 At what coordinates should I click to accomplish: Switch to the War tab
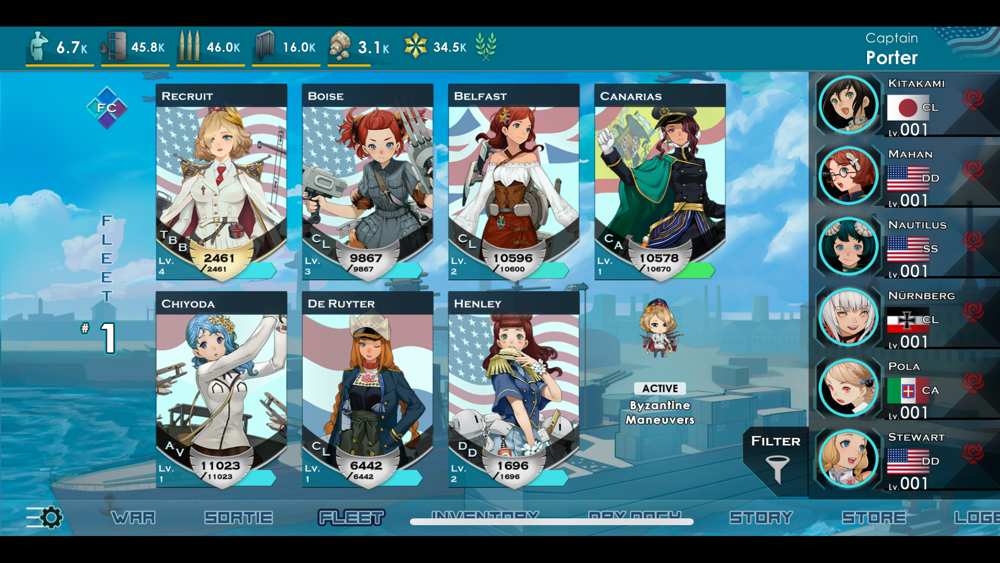(x=133, y=517)
